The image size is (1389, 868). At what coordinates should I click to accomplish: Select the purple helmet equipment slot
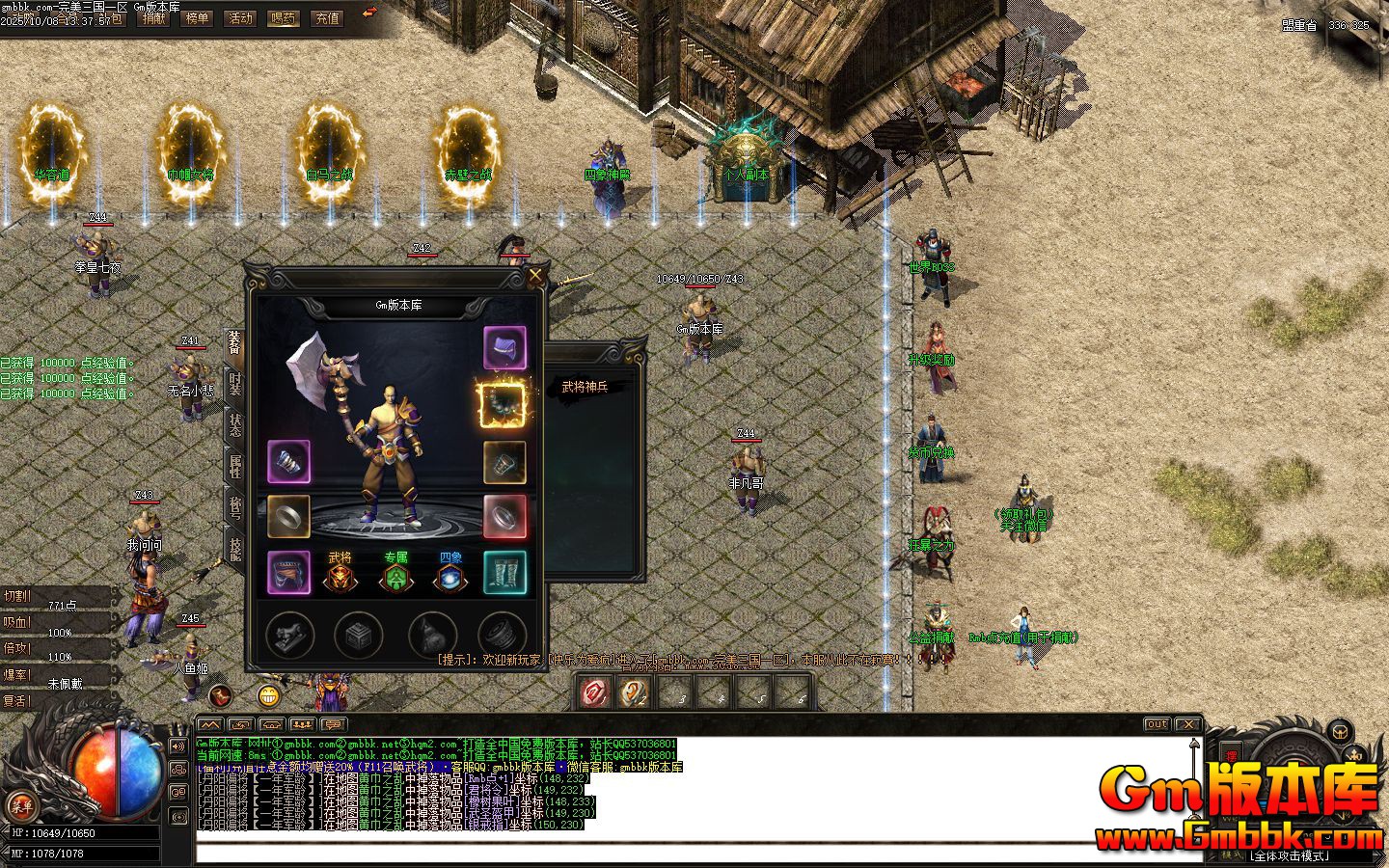pyautogui.click(x=504, y=348)
